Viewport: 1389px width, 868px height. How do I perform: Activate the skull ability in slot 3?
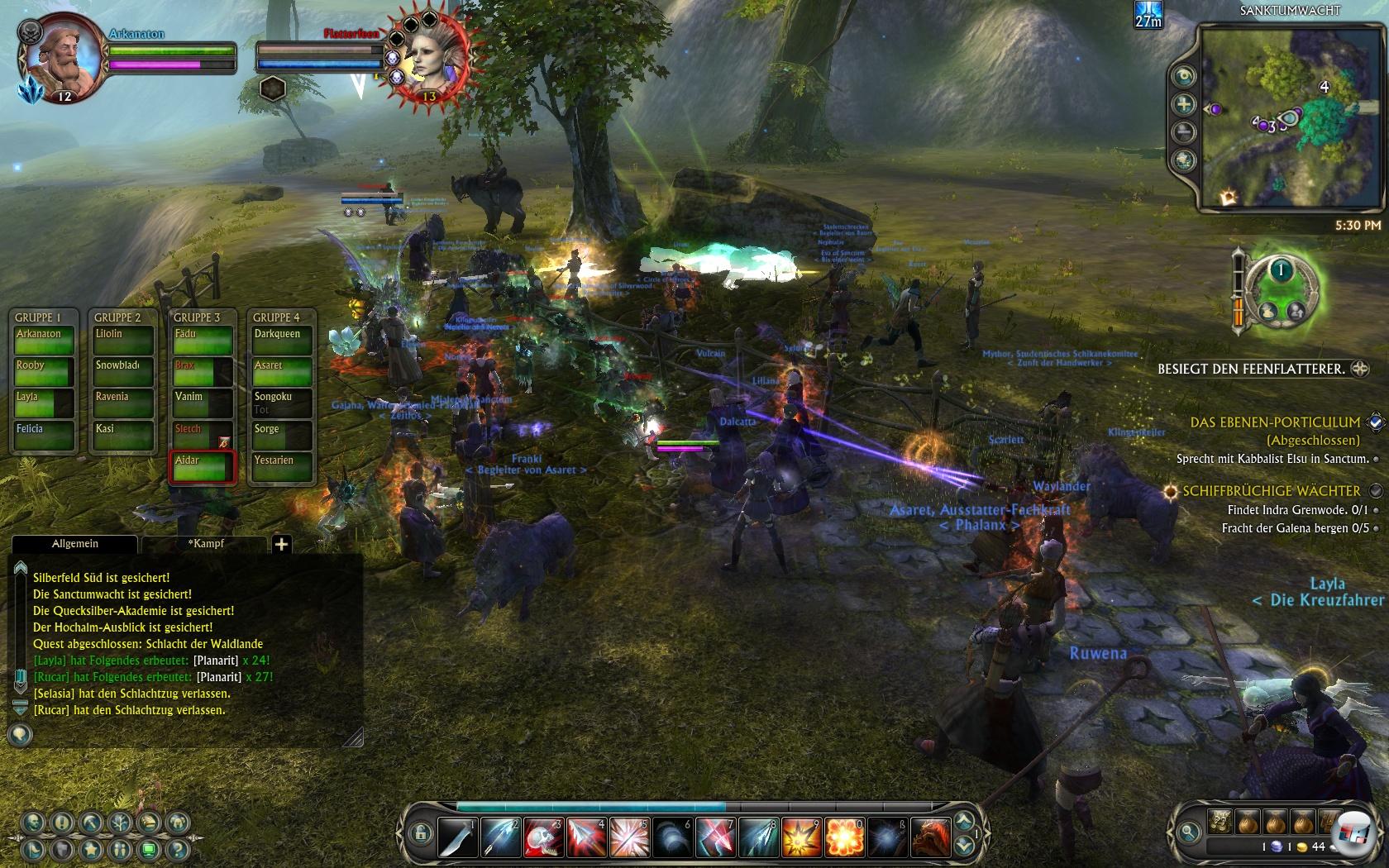tap(545, 836)
